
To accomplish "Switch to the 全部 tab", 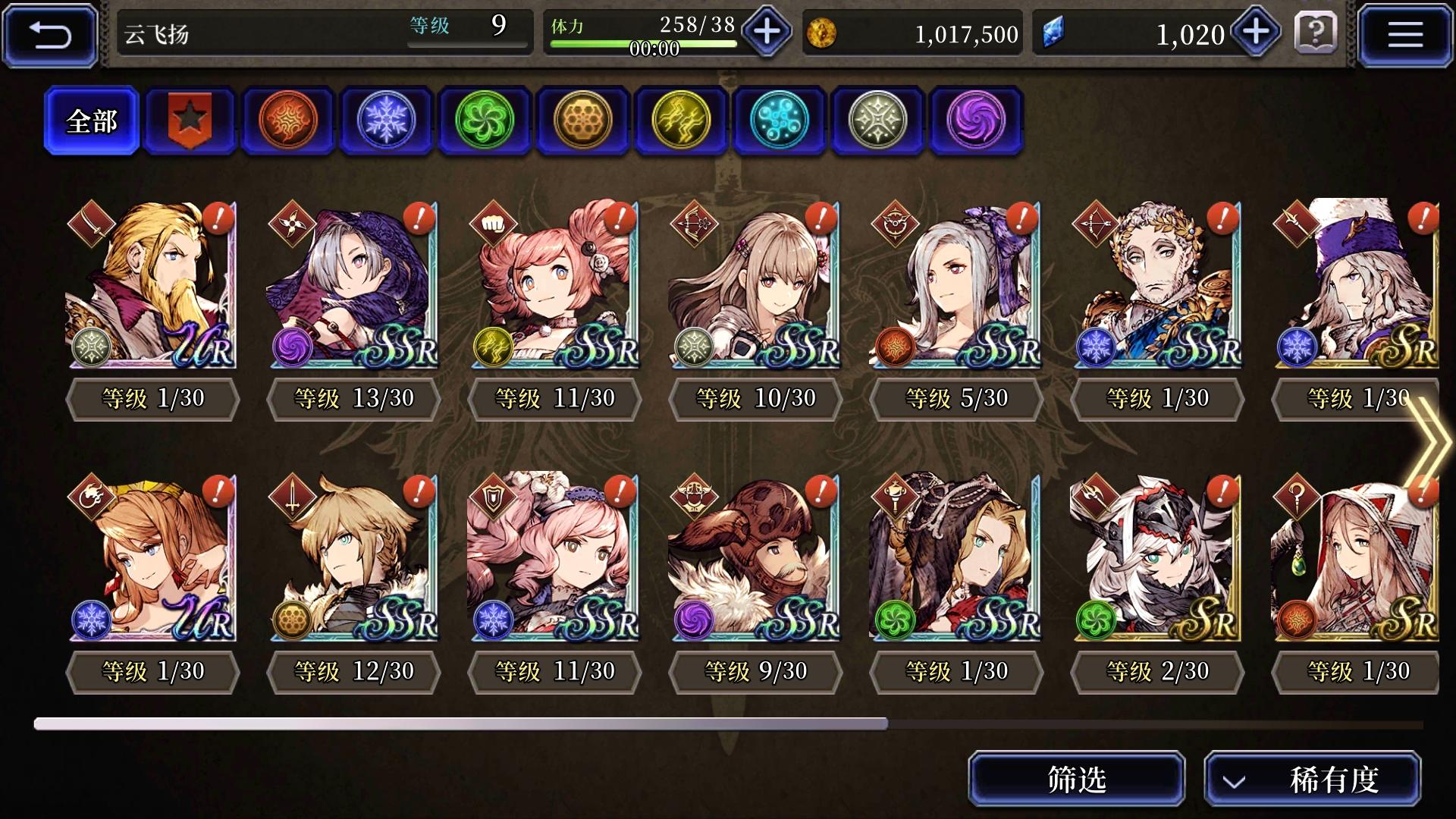I will coord(91,120).
